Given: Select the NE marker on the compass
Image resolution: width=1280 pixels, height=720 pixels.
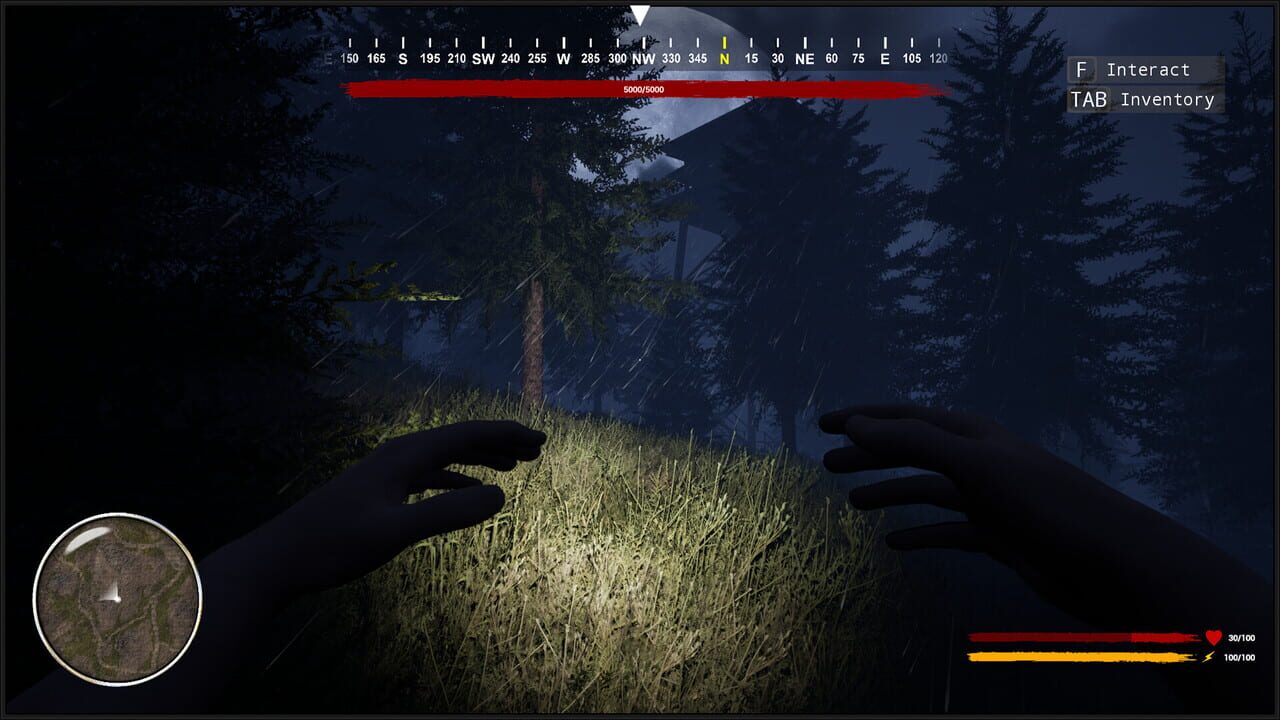Looking at the screenshot, I should (x=803, y=58).
